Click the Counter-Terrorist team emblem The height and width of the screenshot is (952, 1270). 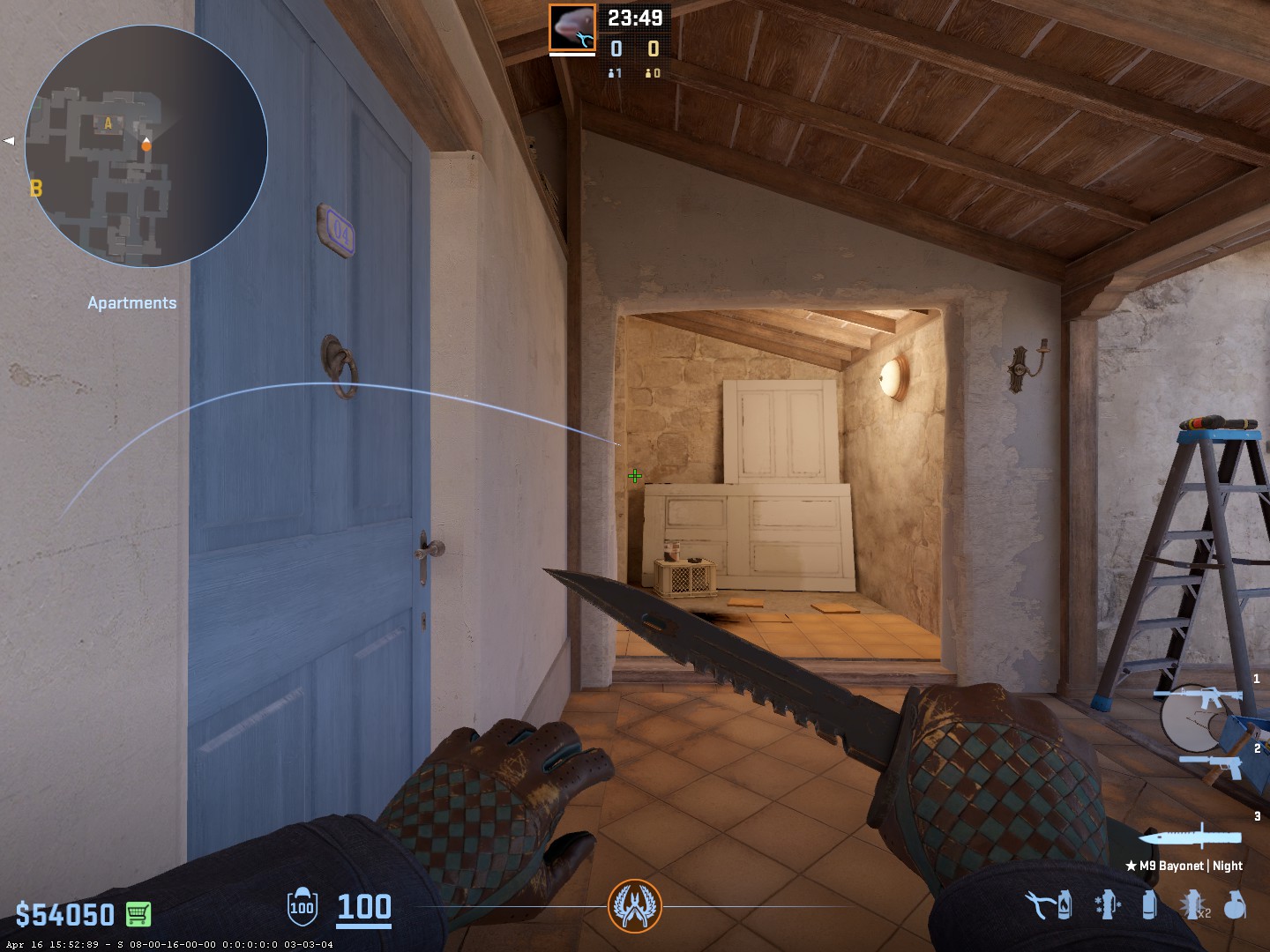[633, 906]
